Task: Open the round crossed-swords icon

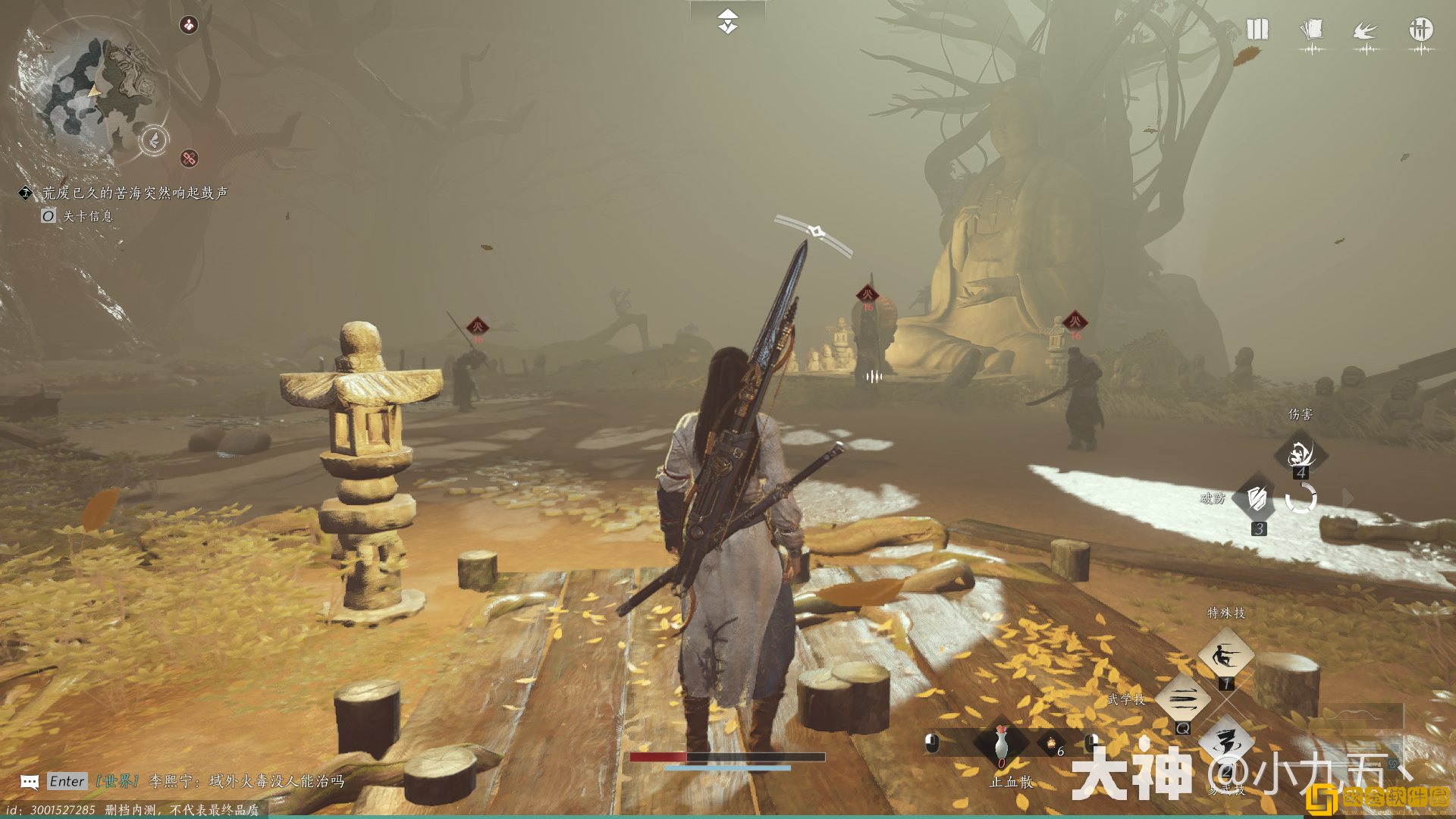Action: [x=1420, y=30]
